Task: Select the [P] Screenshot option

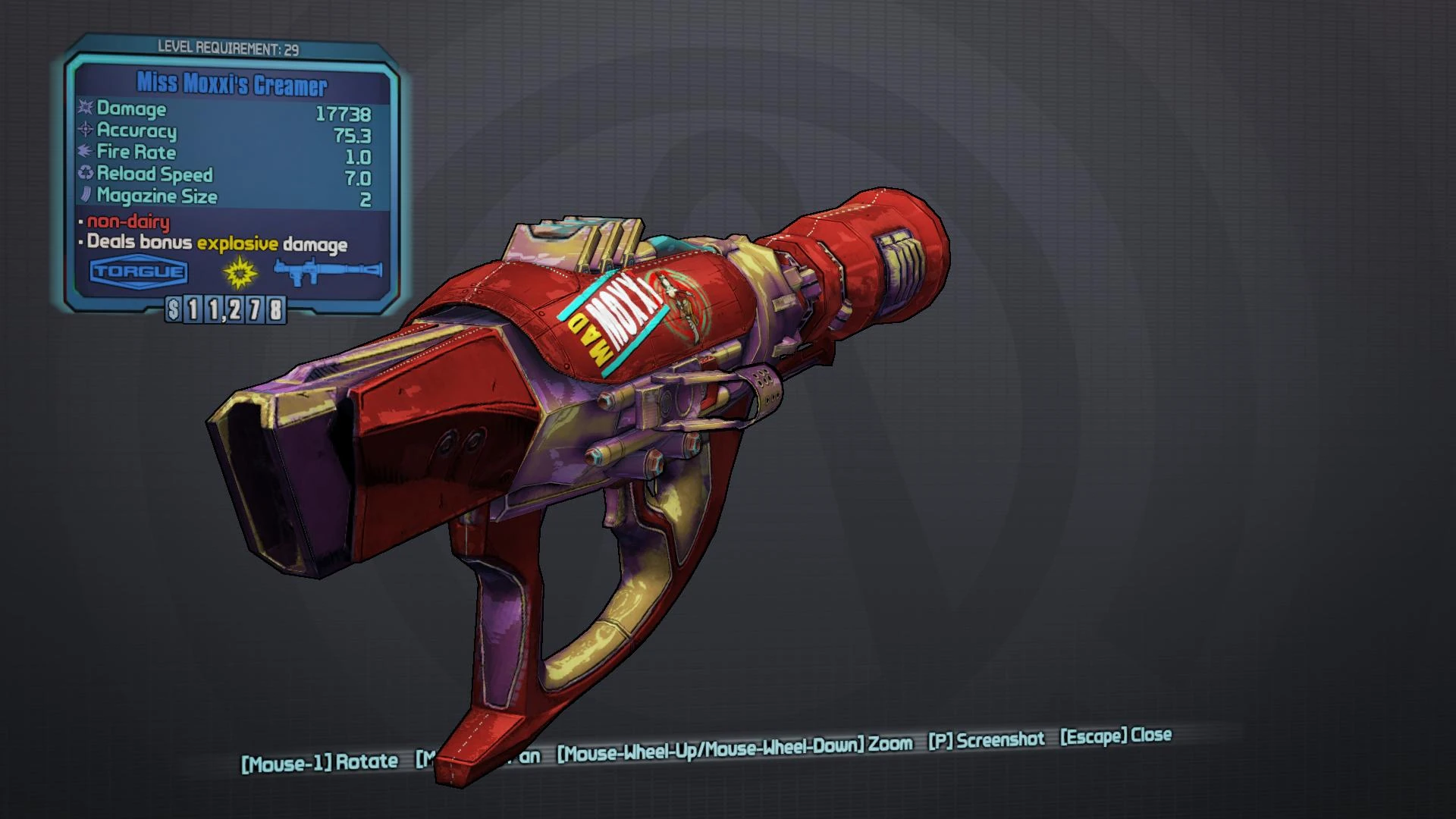Action: [x=986, y=739]
